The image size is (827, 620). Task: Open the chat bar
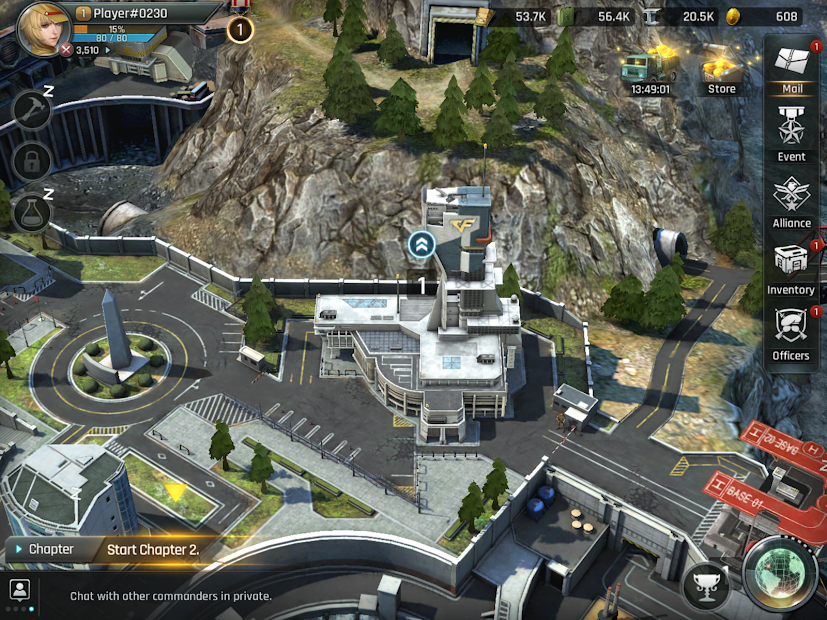click(x=300, y=596)
